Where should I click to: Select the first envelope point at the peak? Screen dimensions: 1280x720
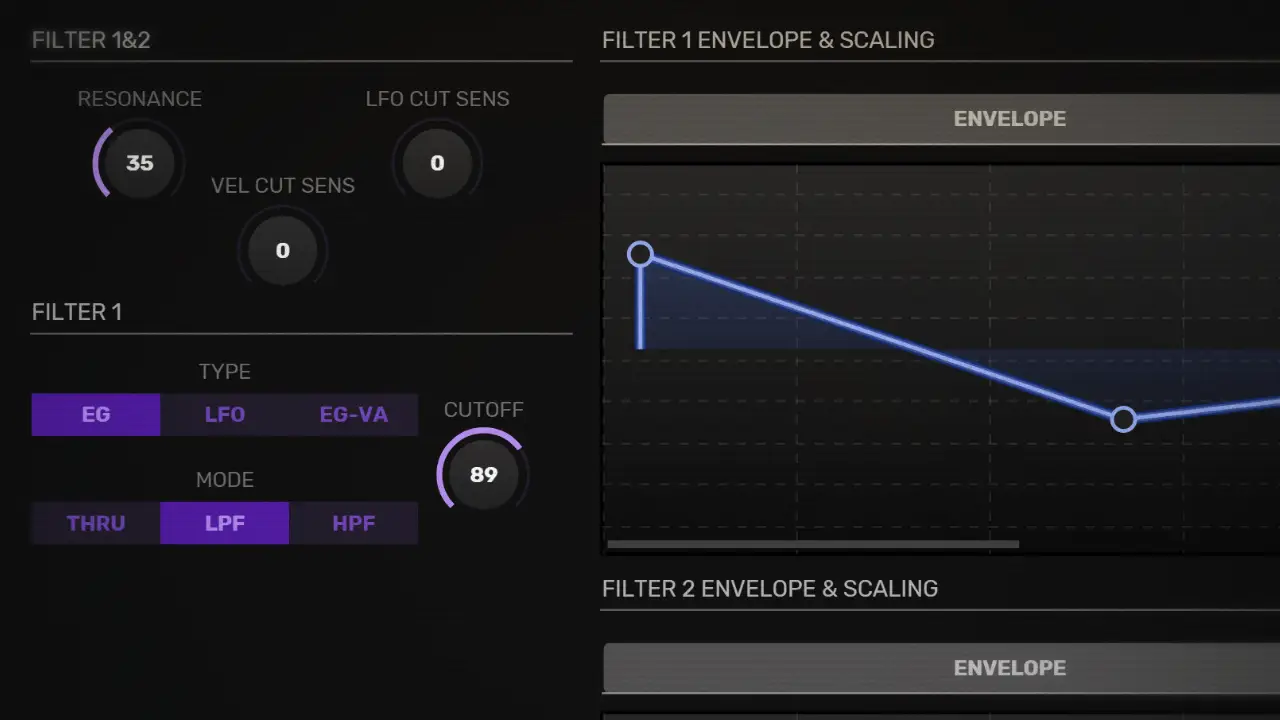tap(640, 254)
